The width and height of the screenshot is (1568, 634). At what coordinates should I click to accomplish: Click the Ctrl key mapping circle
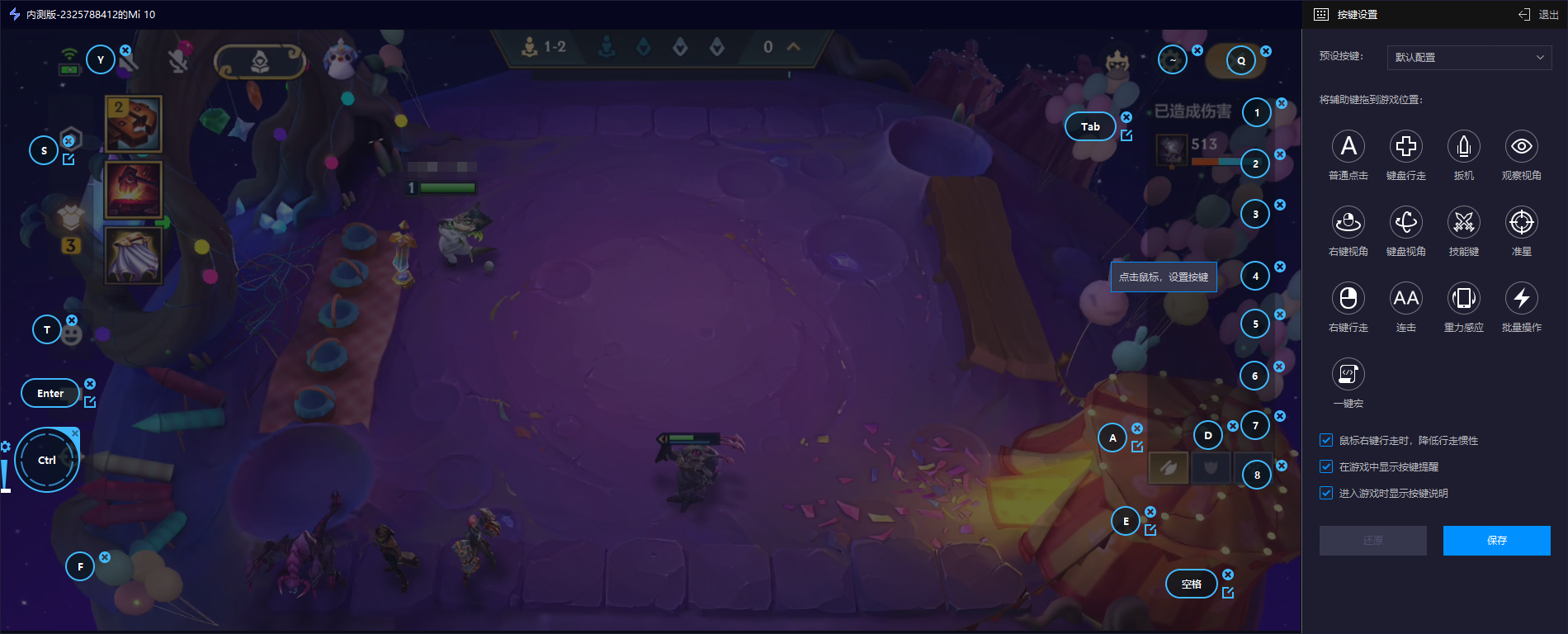click(x=47, y=461)
